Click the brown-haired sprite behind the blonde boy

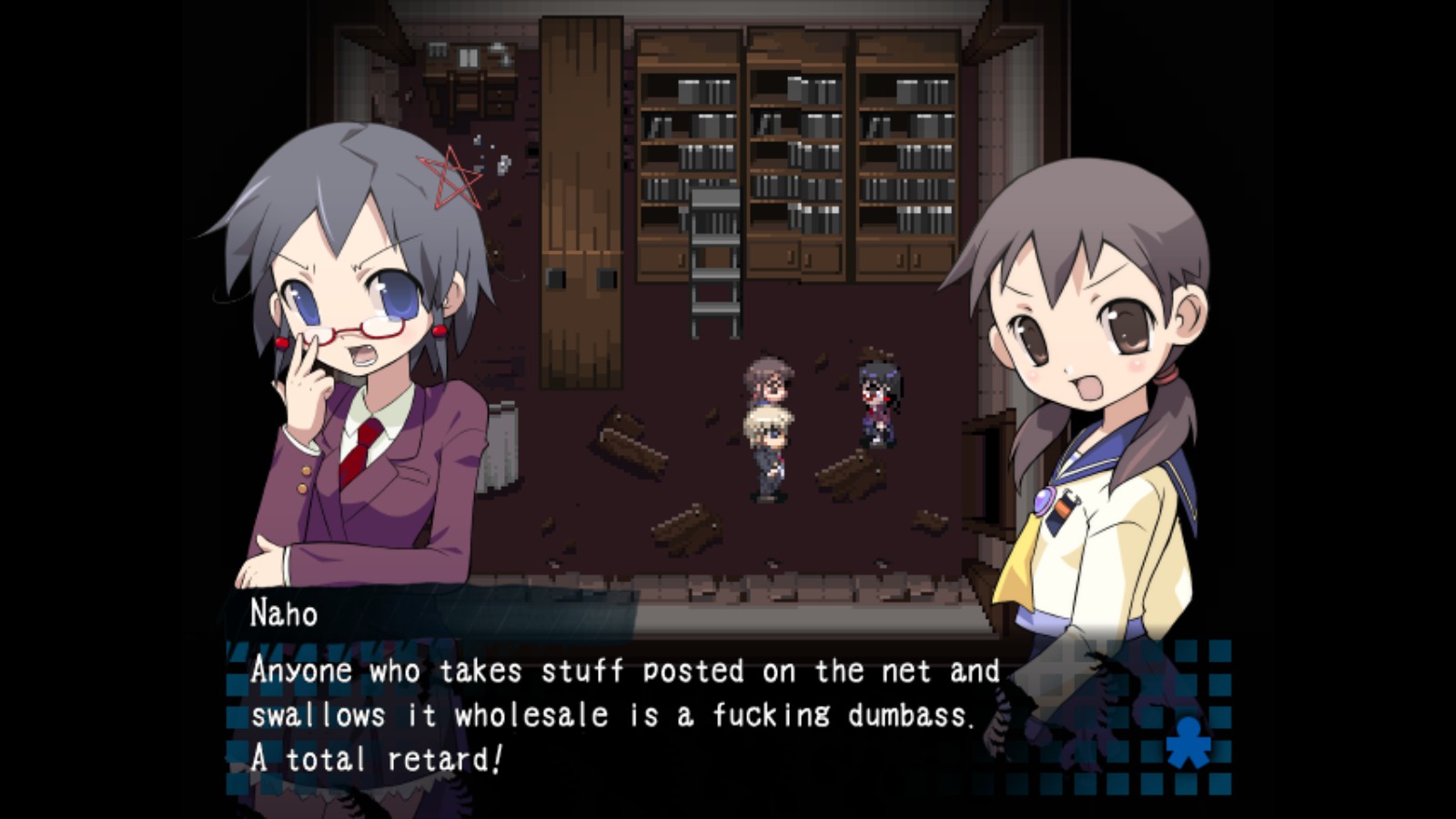click(x=769, y=382)
